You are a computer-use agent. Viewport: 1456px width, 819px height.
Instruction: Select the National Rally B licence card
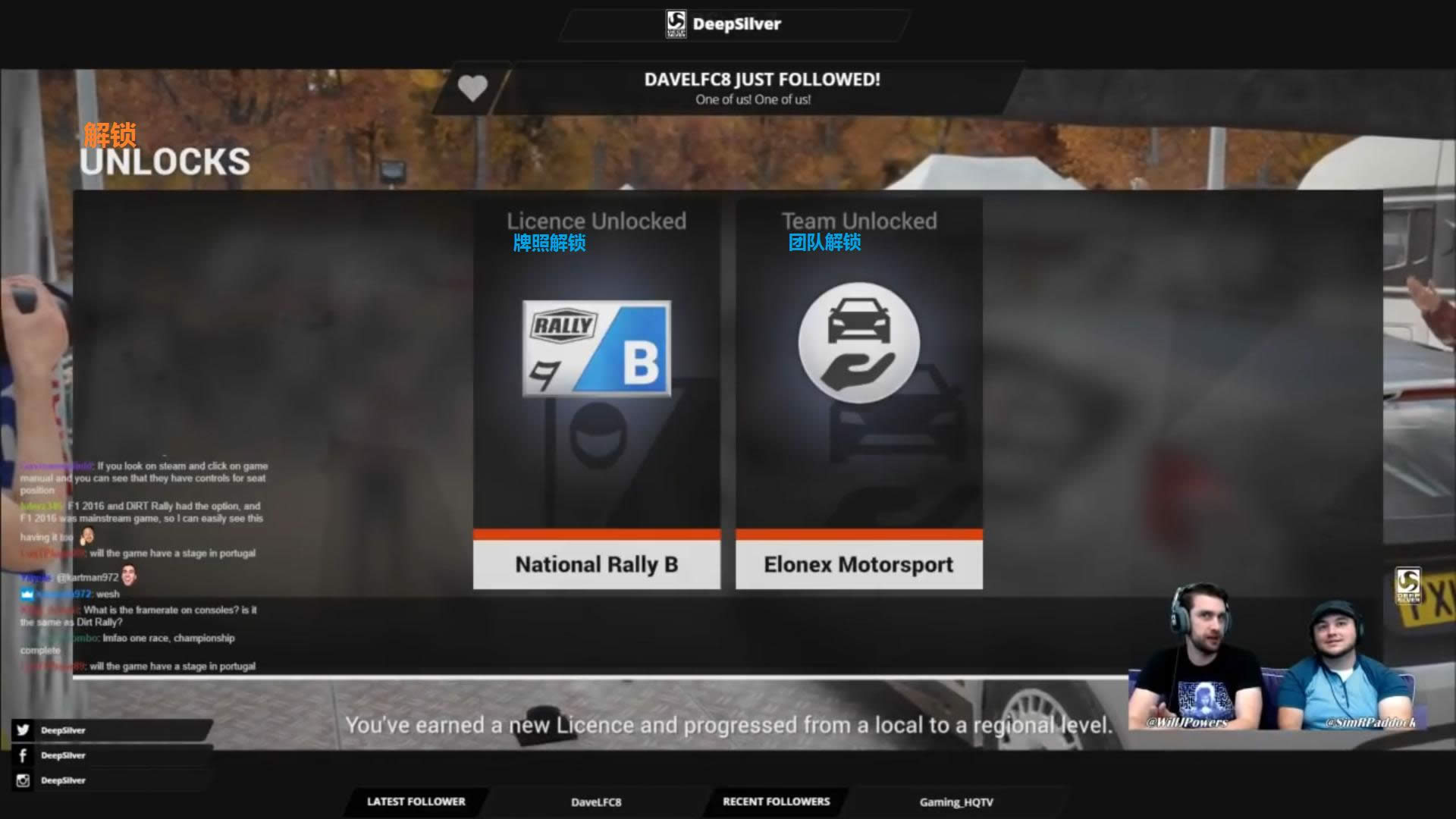tap(596, 394)
